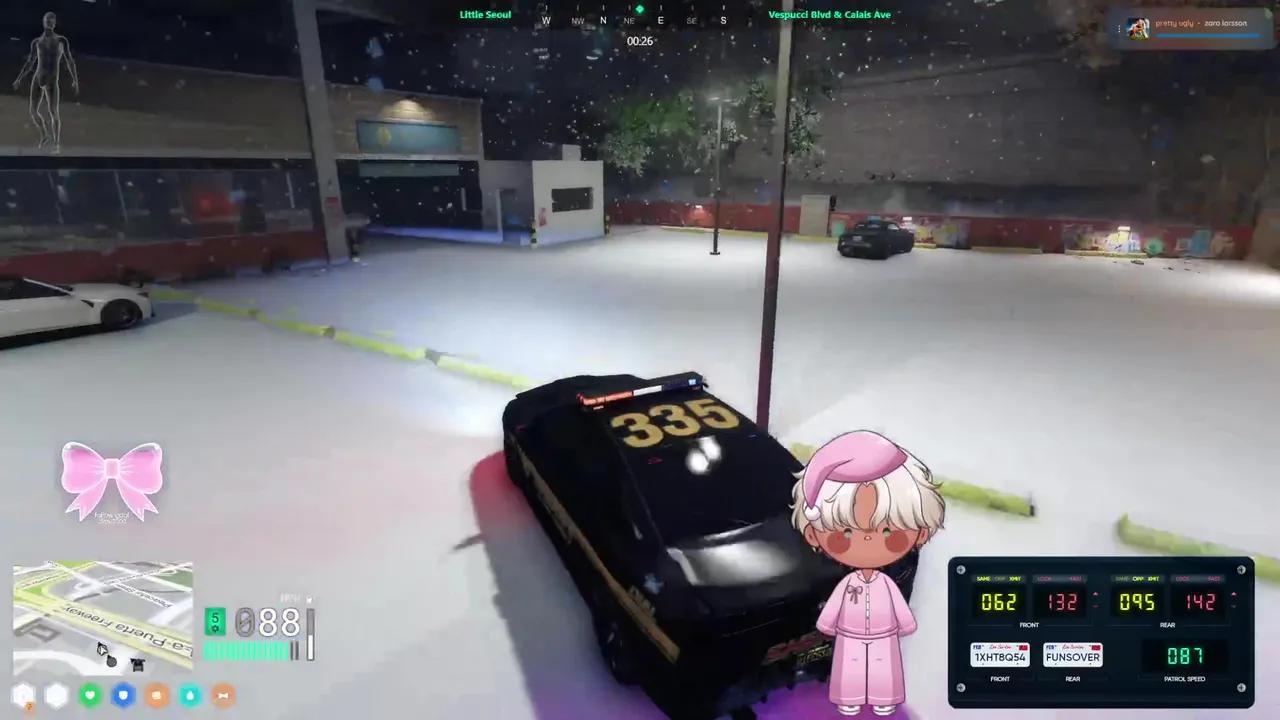The width and height of the screenshot is (1280, 720).
Task: Select the Little Seoul zone label
Action: pos(485,14)
